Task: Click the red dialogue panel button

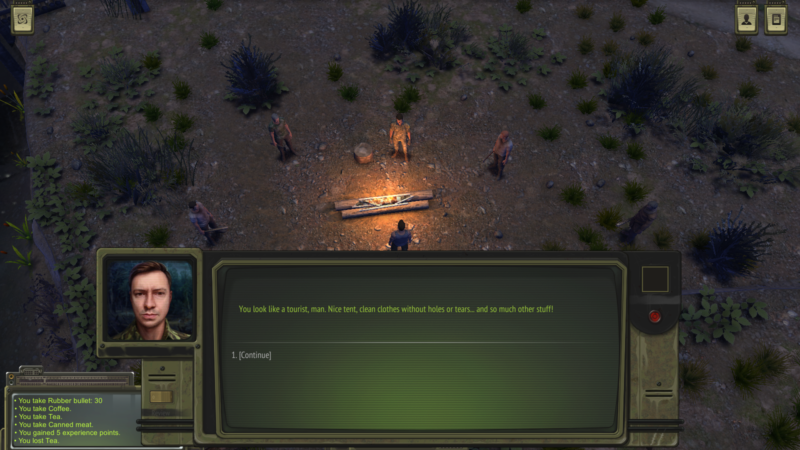Action: (x=655, y=317)
